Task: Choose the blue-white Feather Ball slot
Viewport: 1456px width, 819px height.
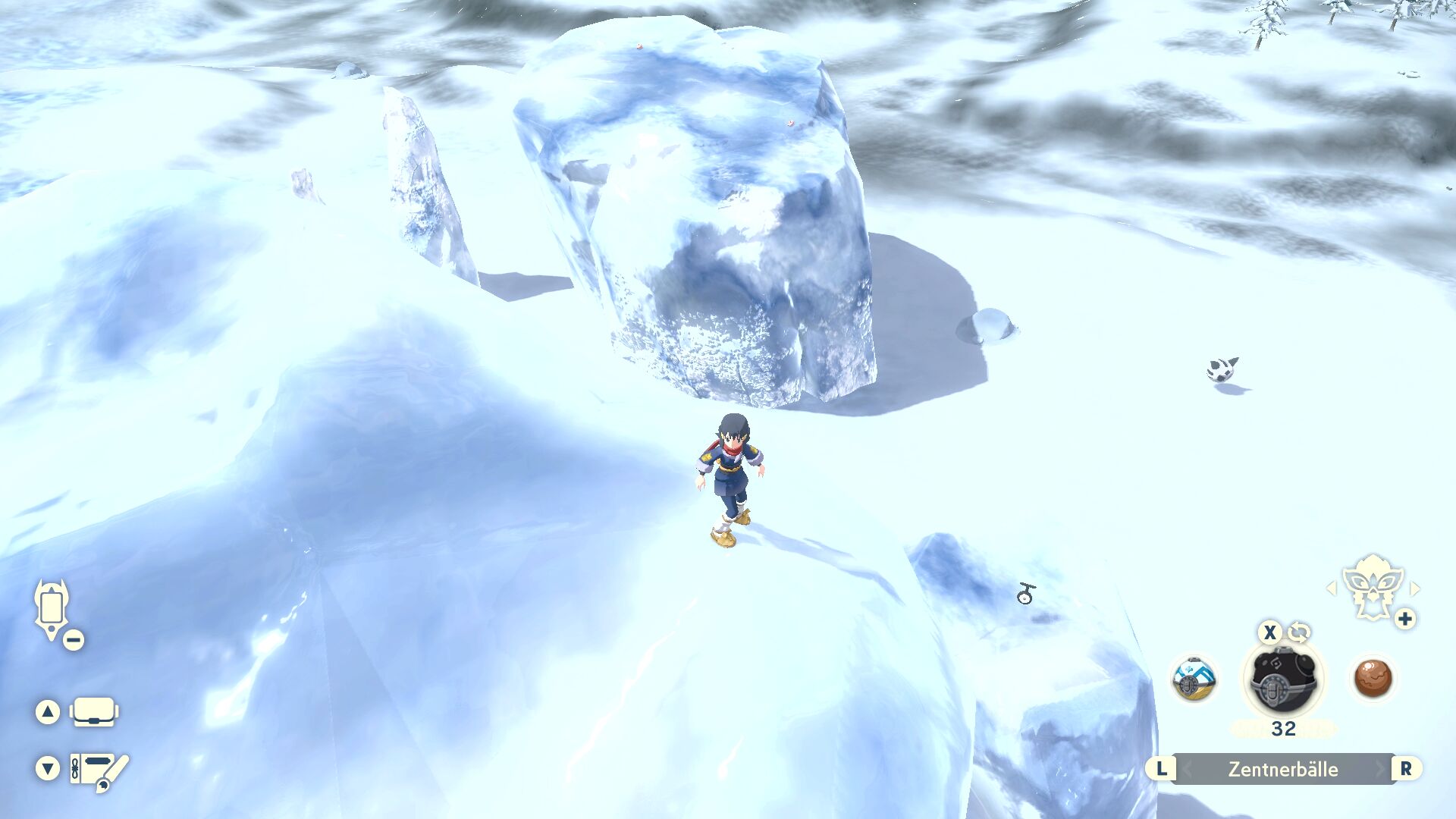Action: pos(1194,679)
